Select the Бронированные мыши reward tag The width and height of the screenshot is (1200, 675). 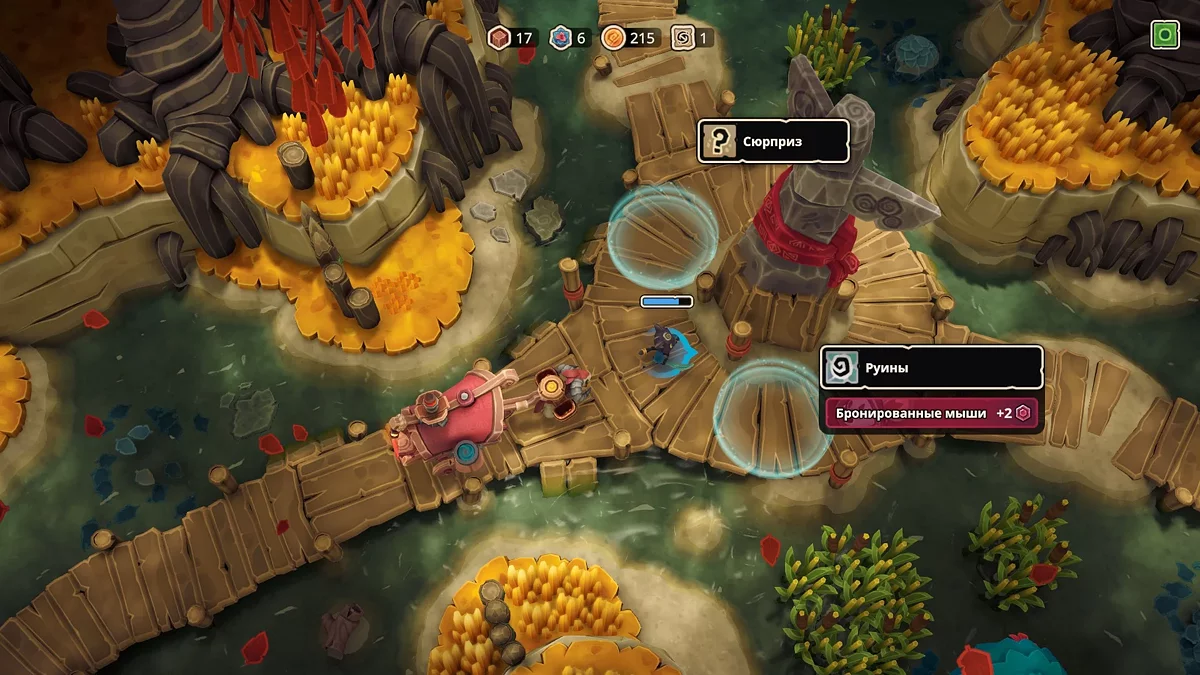(930, 413)
